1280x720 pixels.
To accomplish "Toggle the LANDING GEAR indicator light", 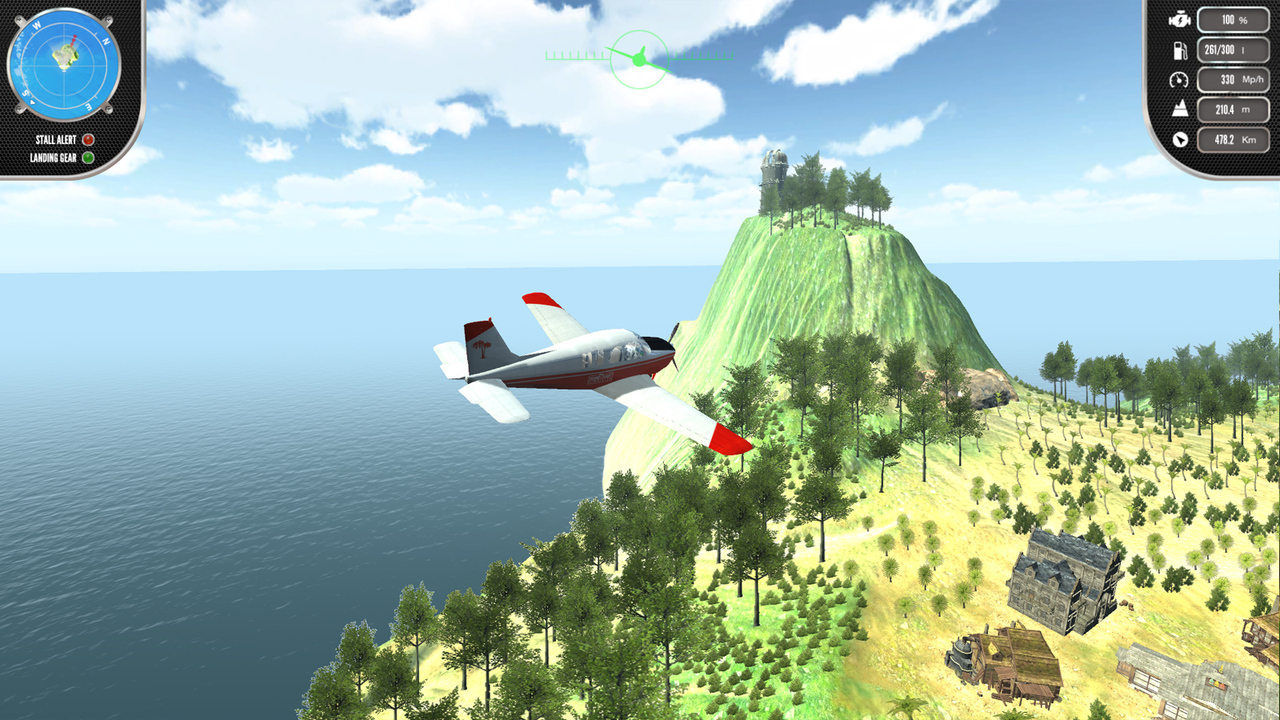I will click(x=86, y=156).
